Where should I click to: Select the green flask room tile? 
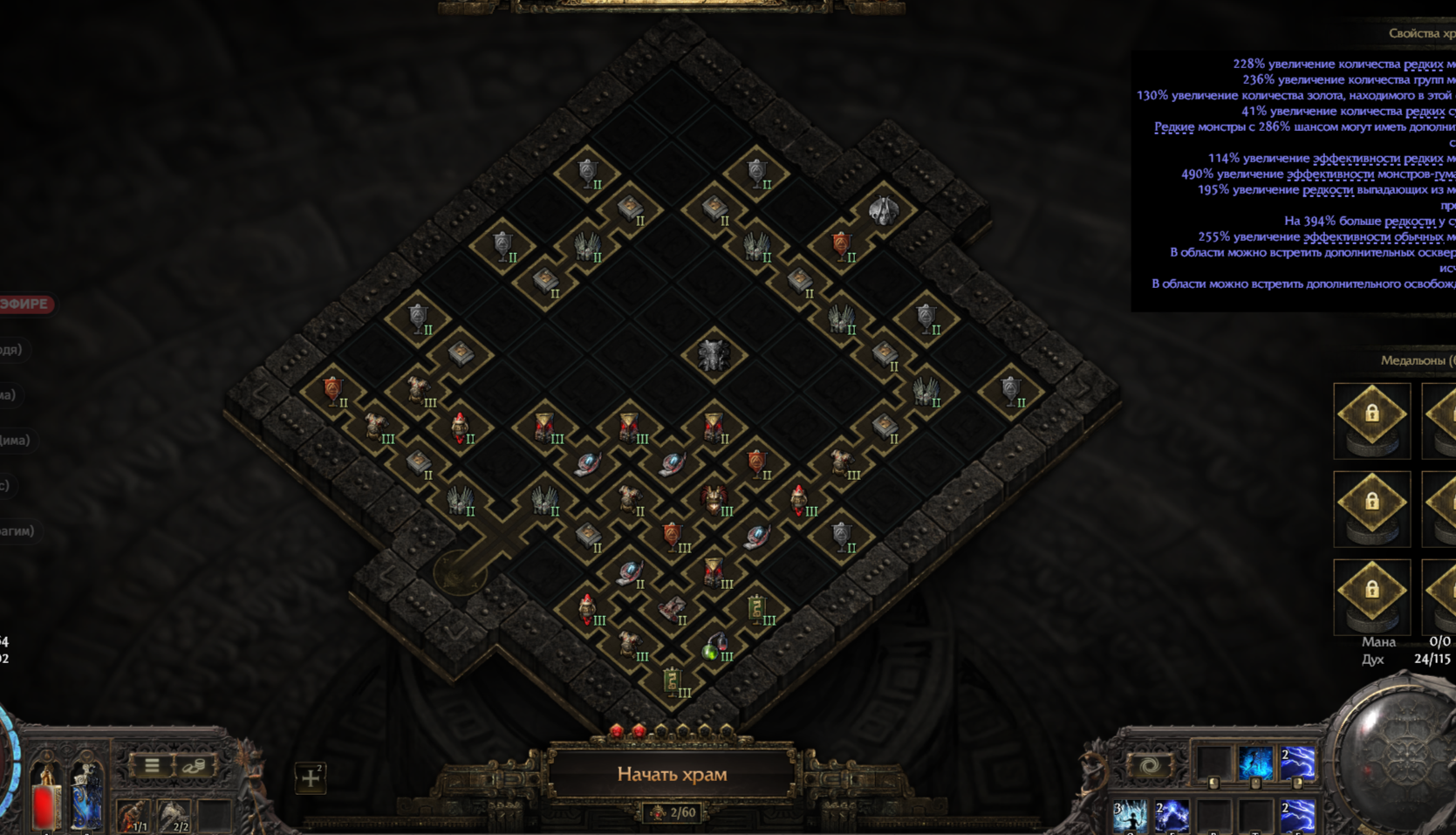714,648
